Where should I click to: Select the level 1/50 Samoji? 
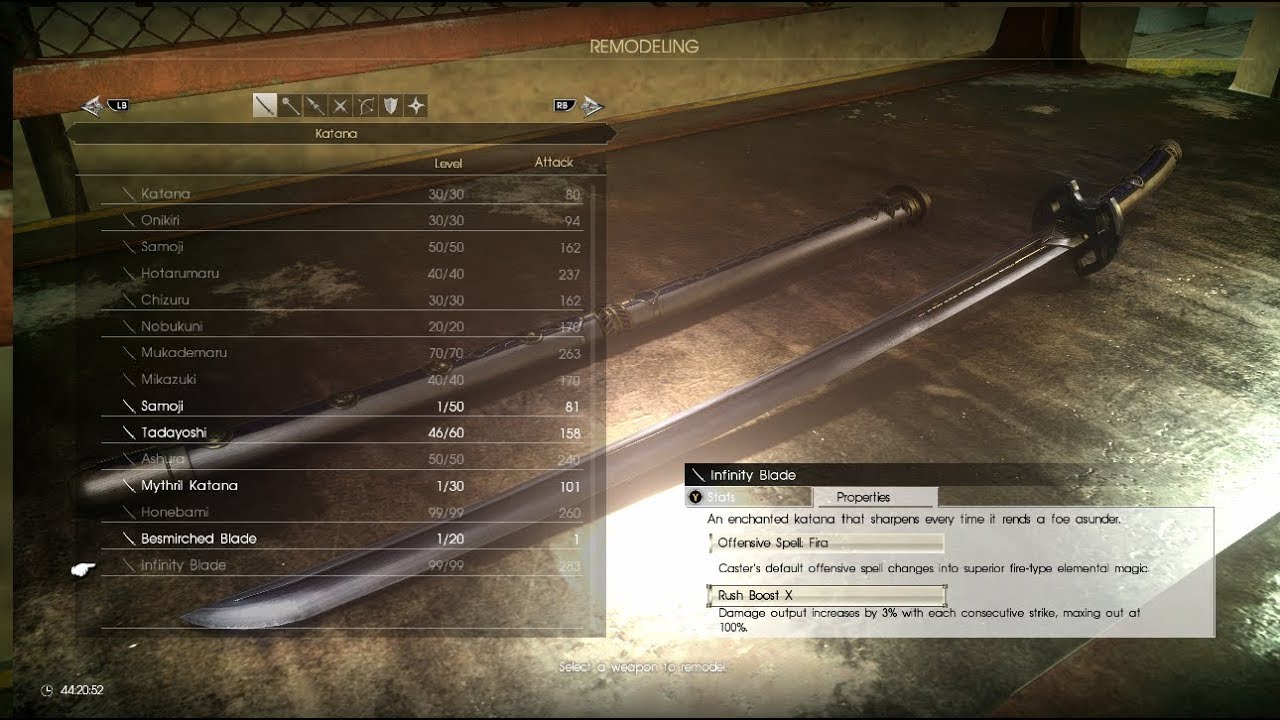[x=340, y=406]
